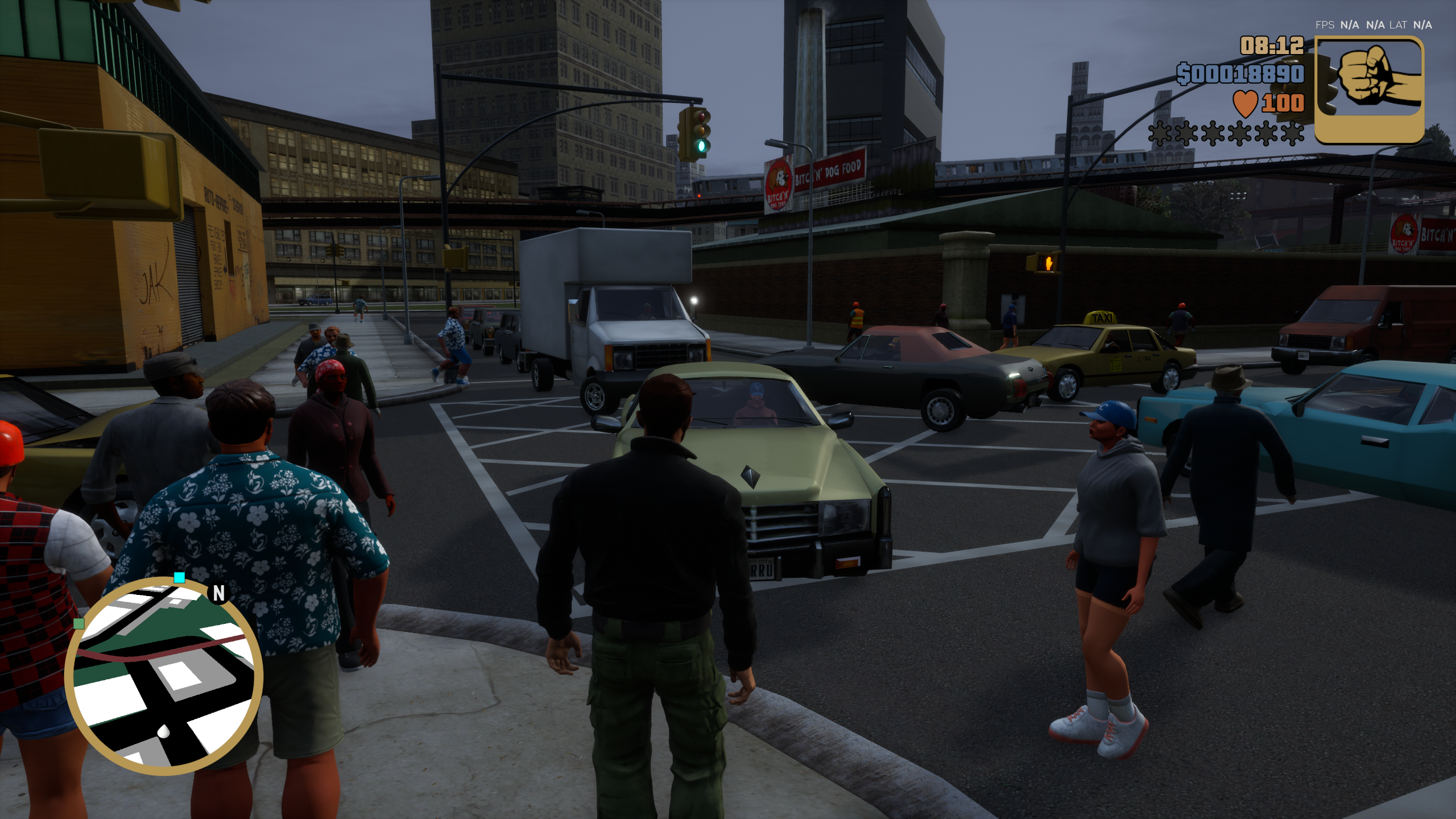Click the cyan square blip on the radar
The width and height of the screenshot is (1456, 819).
[x=179, y=578]
